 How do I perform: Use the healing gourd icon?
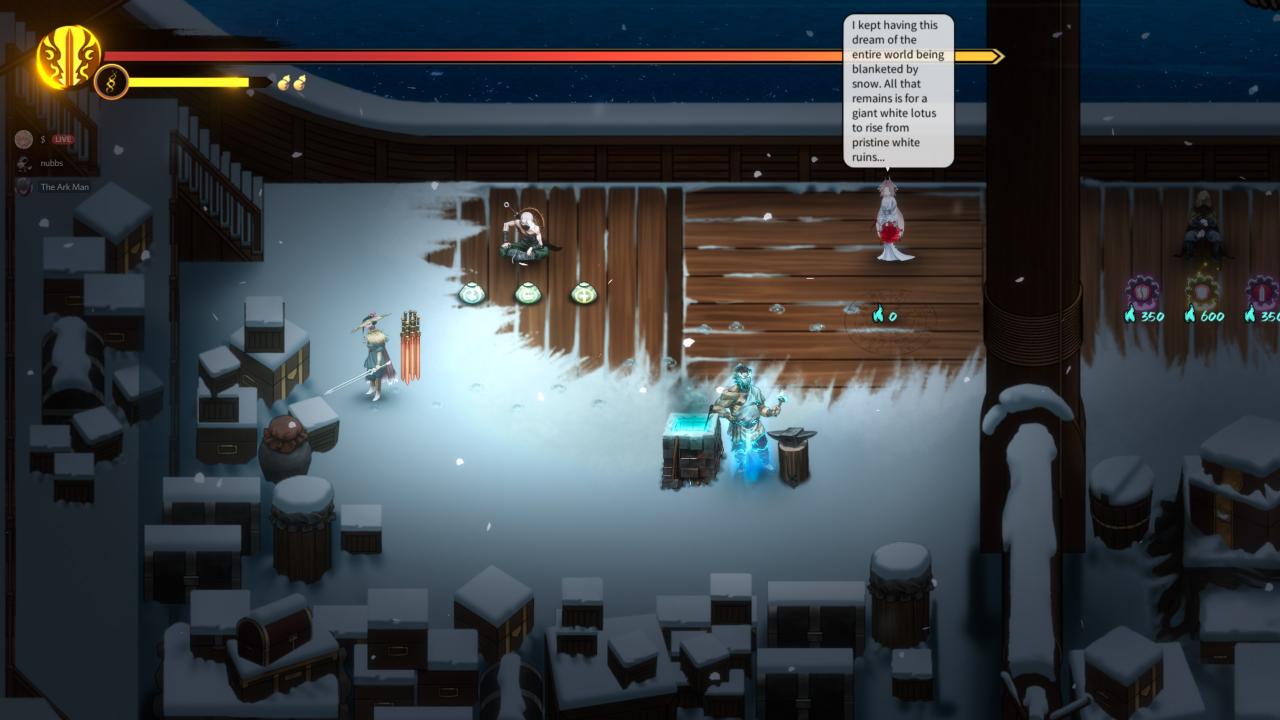click(291, 82)
